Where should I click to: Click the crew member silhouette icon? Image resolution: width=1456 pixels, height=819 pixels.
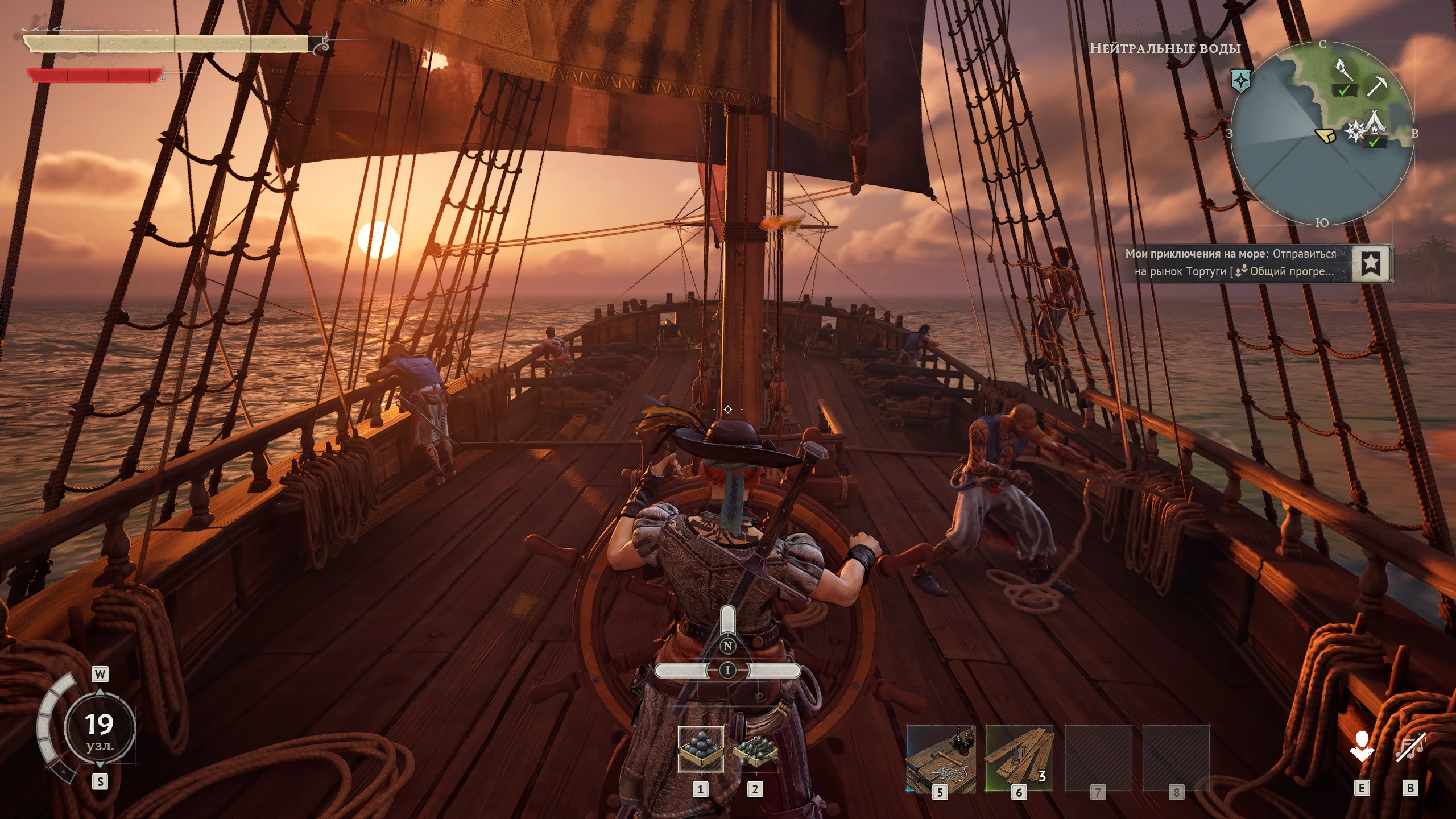pyautogui.click(x=1361, y=746)
